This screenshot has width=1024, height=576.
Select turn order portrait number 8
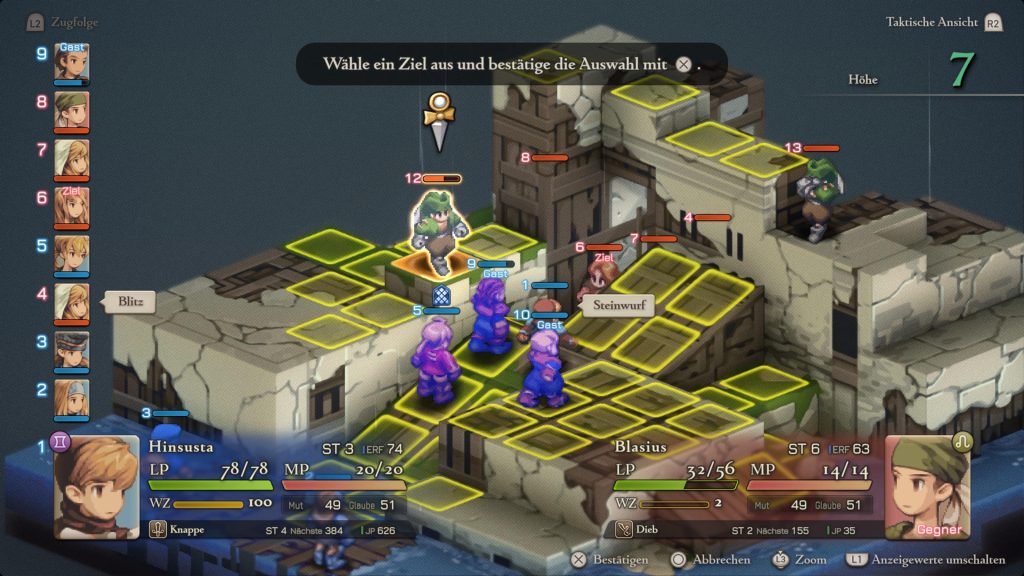(72, 110)
